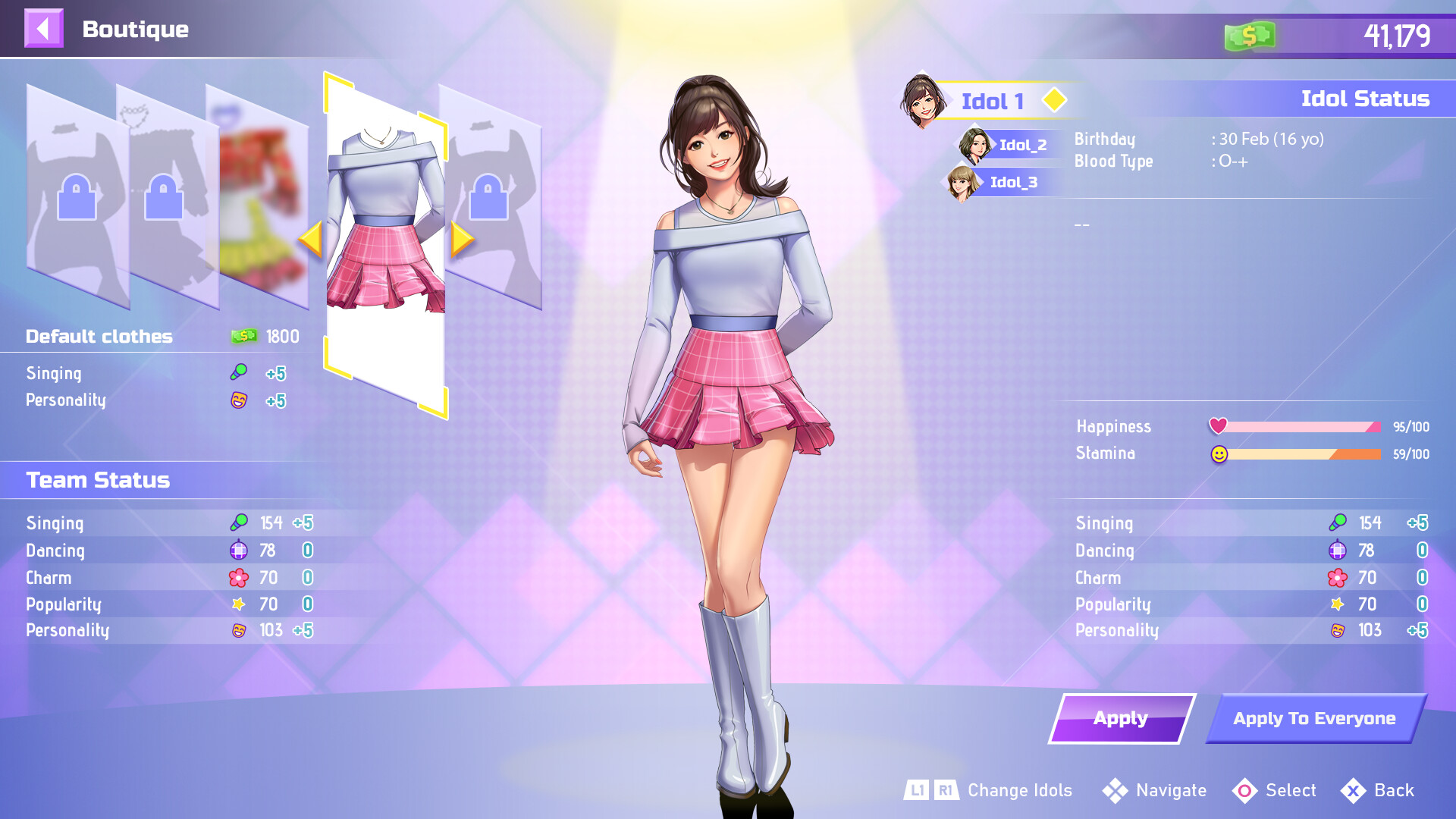Click the money icon near the balance

pos(1250,33)
